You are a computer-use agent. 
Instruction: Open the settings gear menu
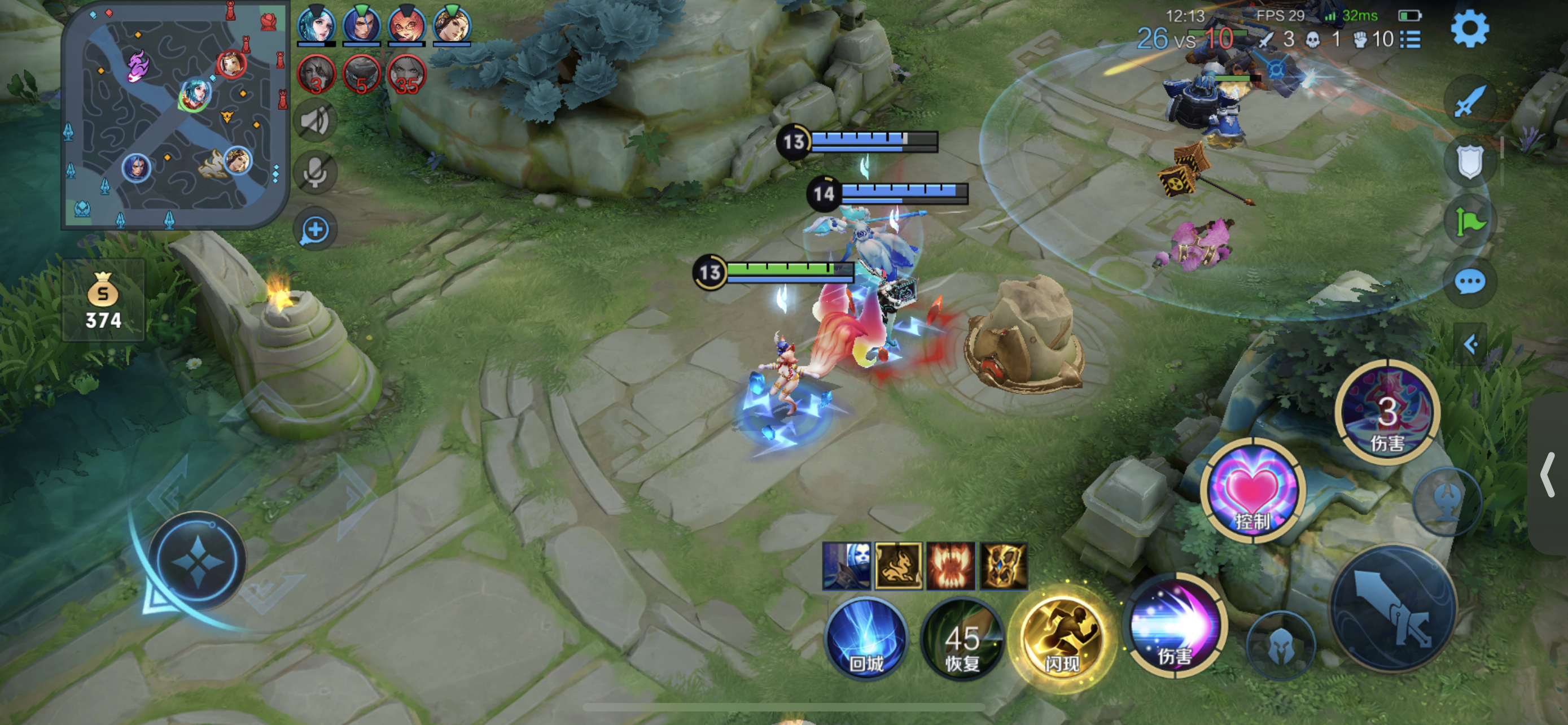click(1469, 29)
